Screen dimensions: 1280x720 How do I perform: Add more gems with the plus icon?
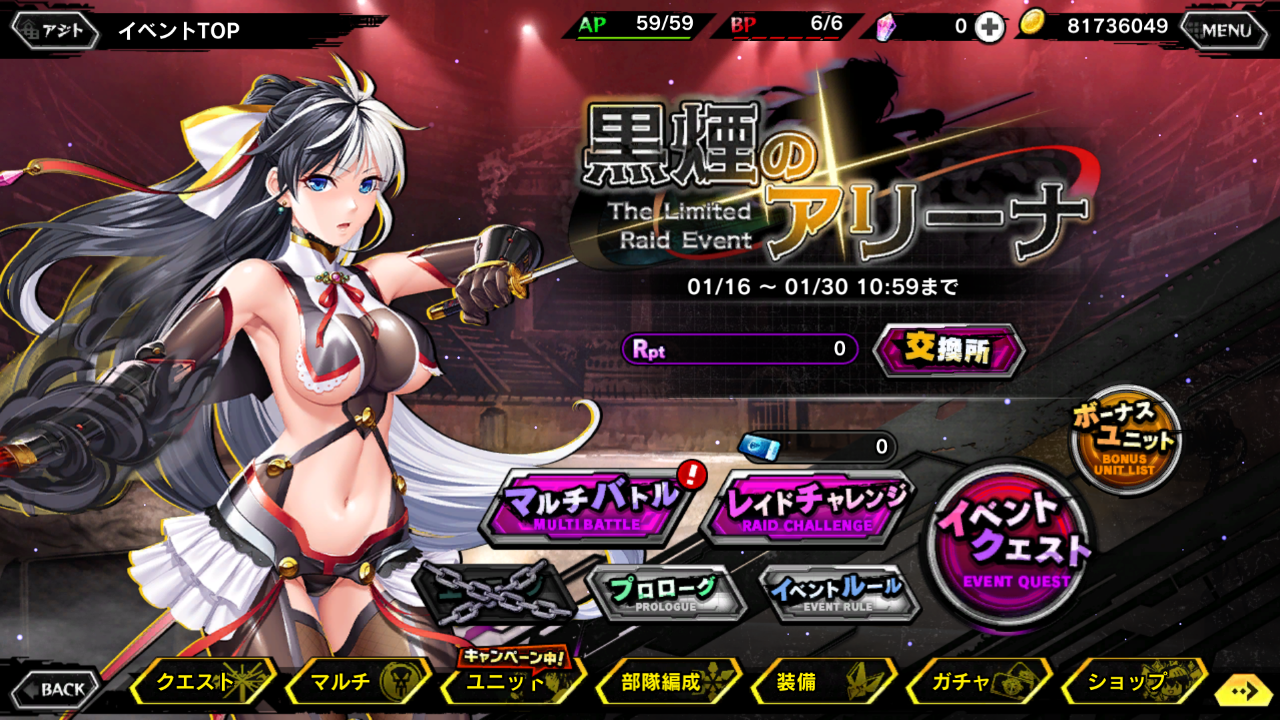tap(990, 28)
